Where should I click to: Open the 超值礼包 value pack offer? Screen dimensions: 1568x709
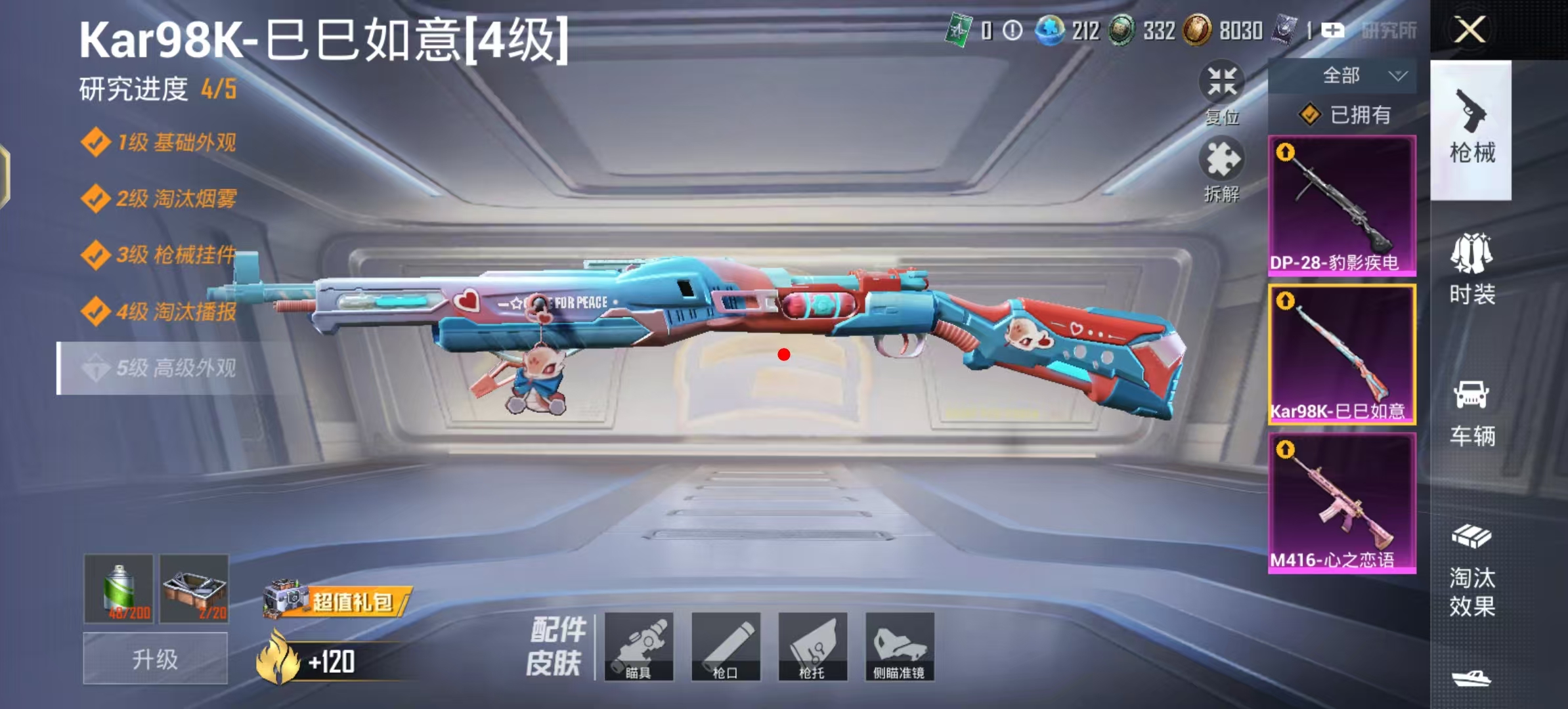(x=339, y=601)
